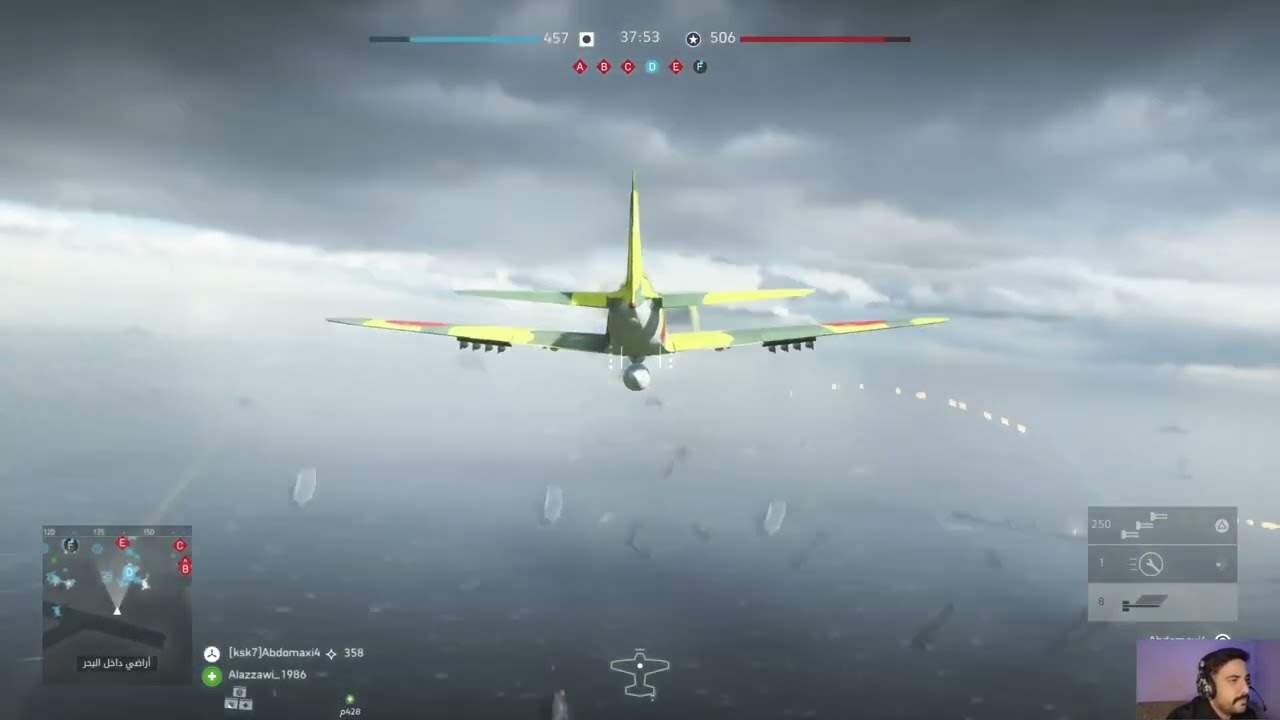This screenshot has width=1280, height=720.
Task: Select squad member Alazzawi_1986
Action: coord(267,675)
